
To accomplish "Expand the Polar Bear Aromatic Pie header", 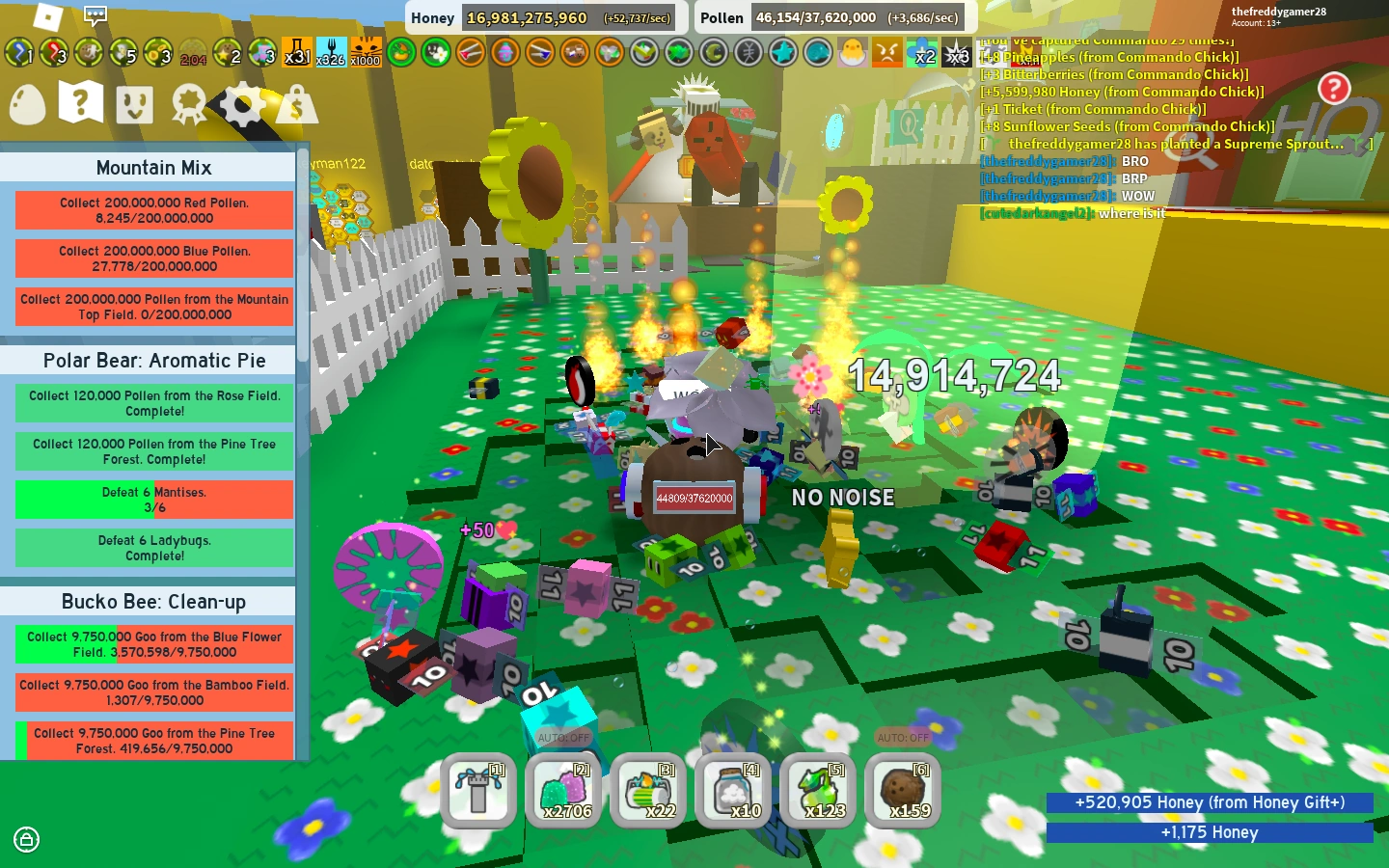I will coord(152,360).
